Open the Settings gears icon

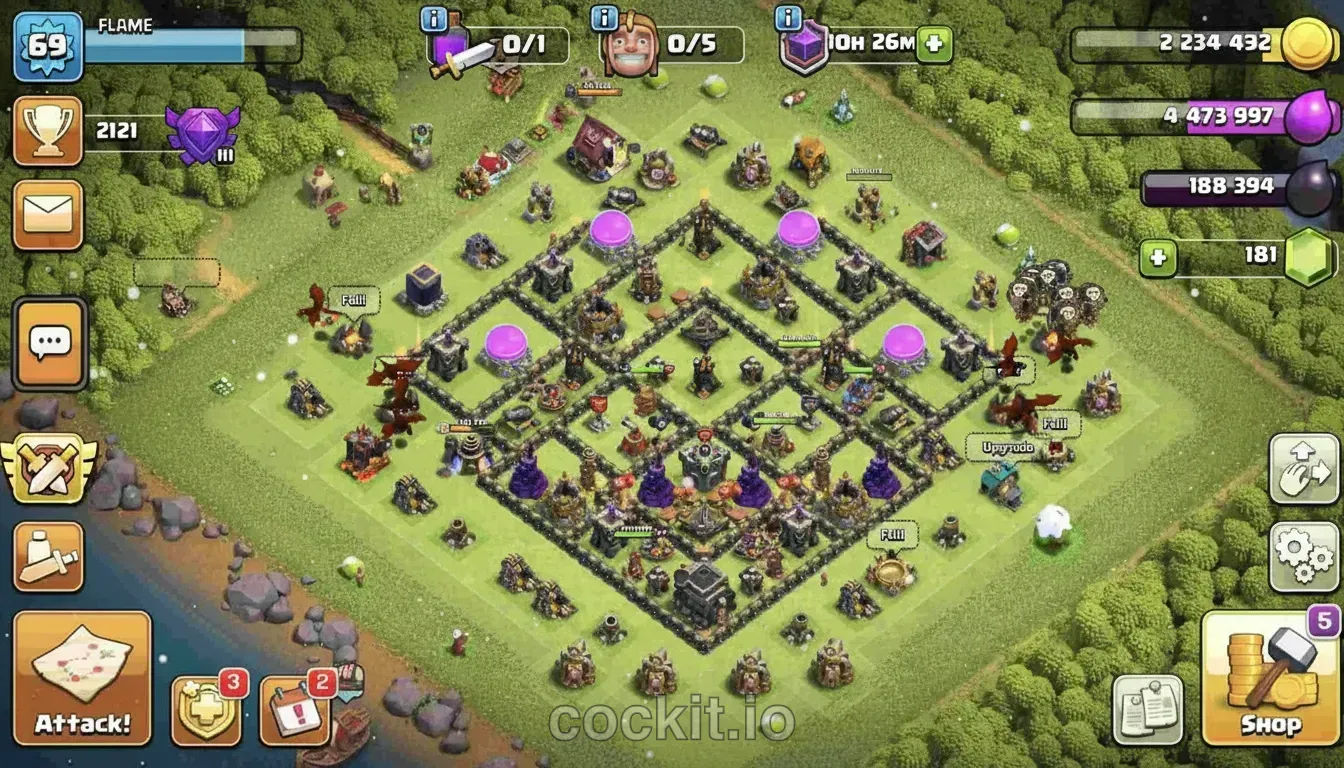click(1301, 557)
